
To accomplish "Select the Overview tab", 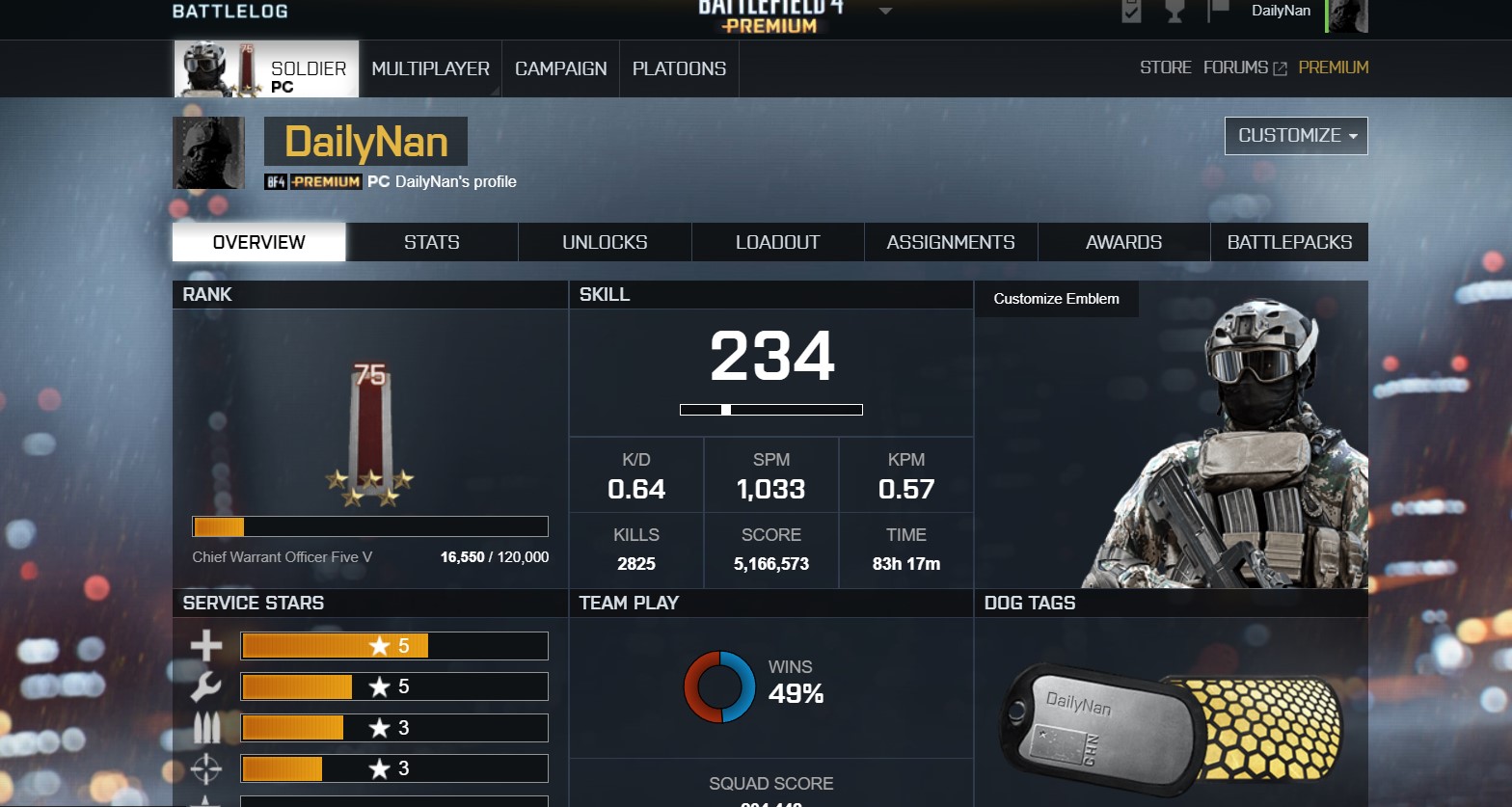I will coord(258,242).
